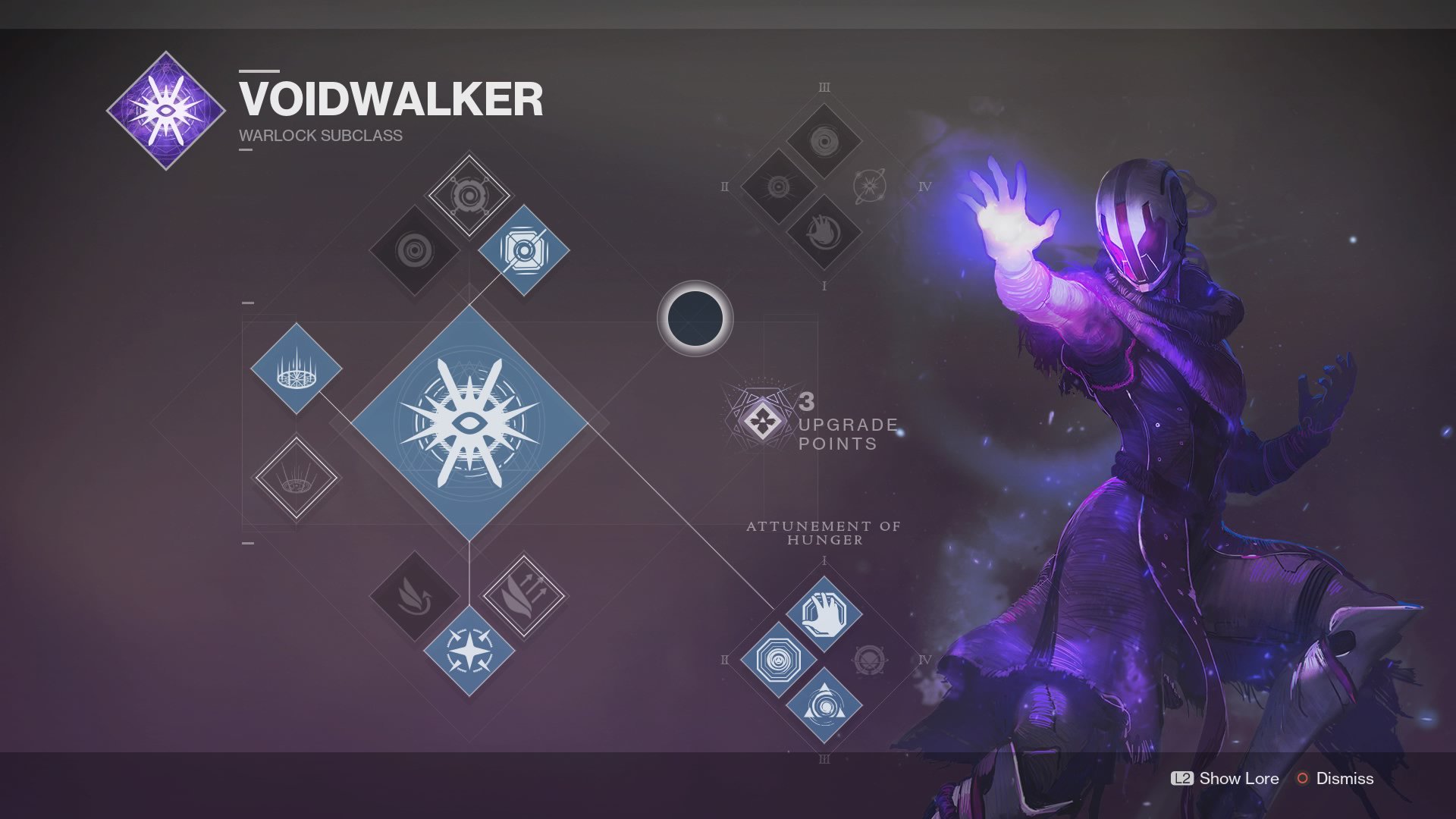The width and height of the screenshot is (1456, 819).
Task: Pick the faded orbit node of the upper attunement
Action: coord(870,187)
